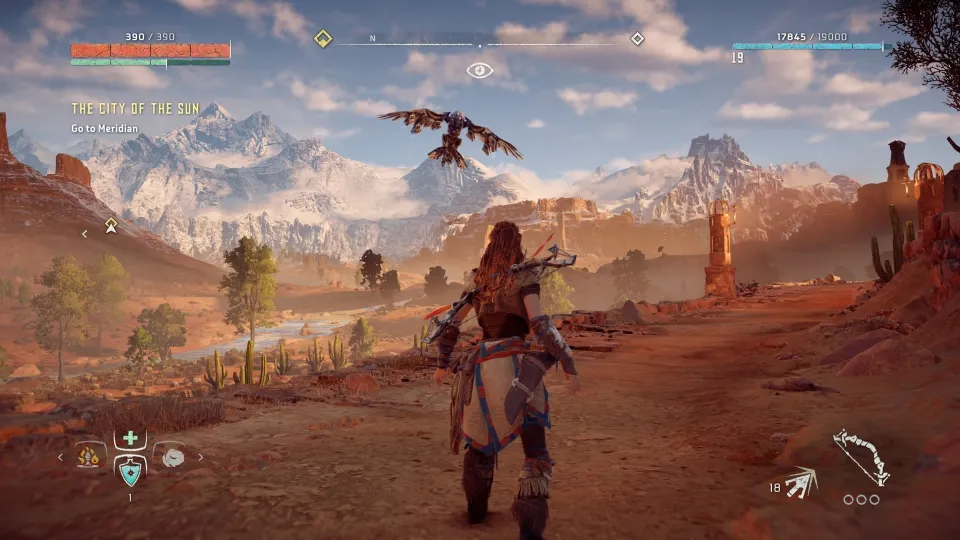Use the blue shield resist potion
This screenshot has height=540, width=960.
[130, 469]
